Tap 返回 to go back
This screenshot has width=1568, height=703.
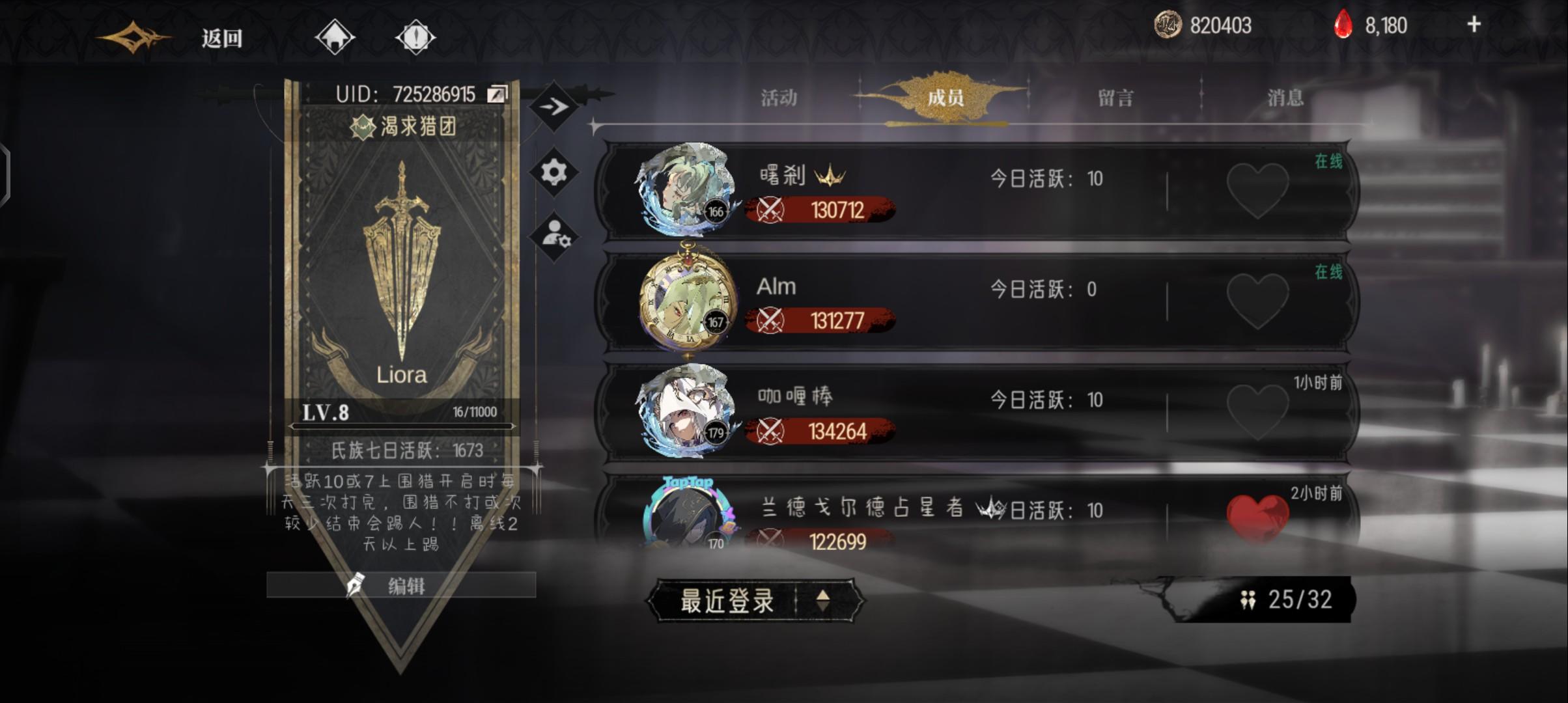coord(221,38)
